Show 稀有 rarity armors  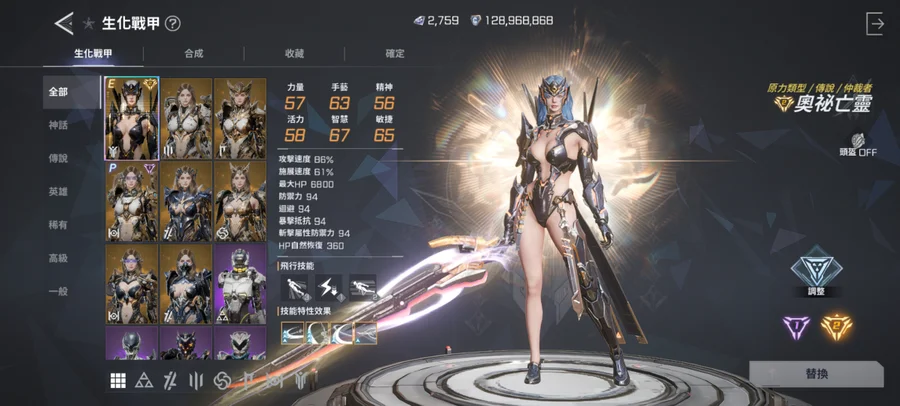click(x=59, y=225)
